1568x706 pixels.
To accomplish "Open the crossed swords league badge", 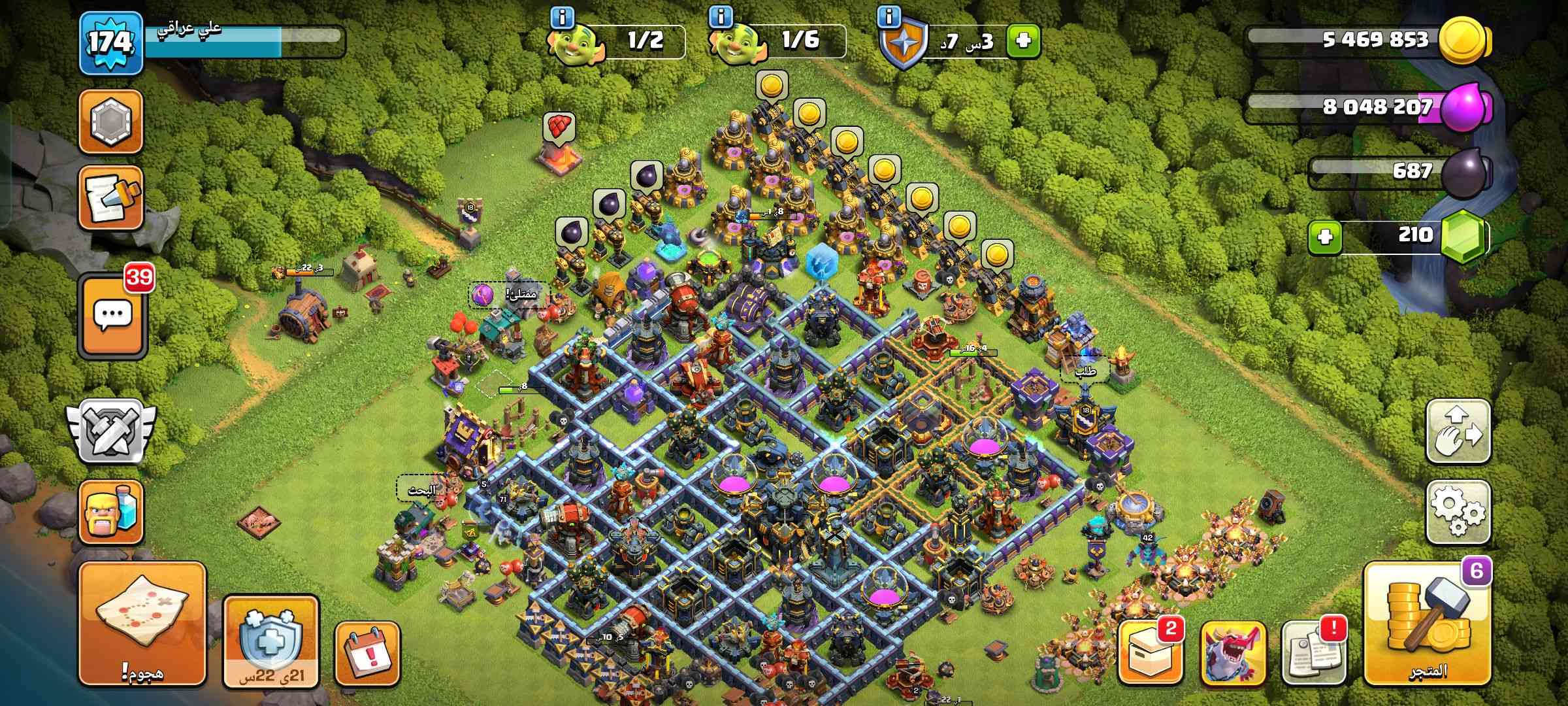I will pyautogui.click(x=111, y=432).
